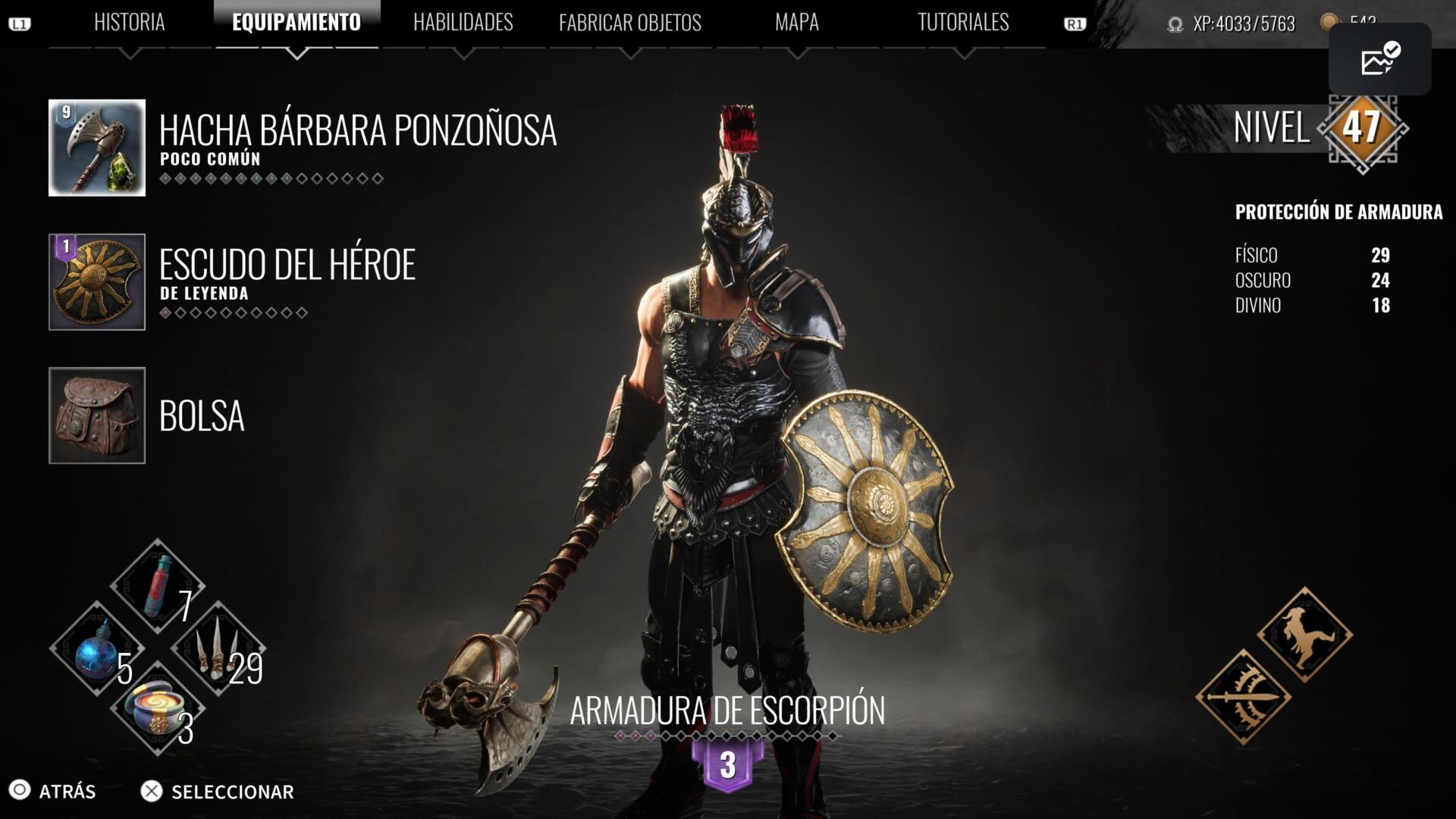Go to the Fabricar Objetos tab

629,23
